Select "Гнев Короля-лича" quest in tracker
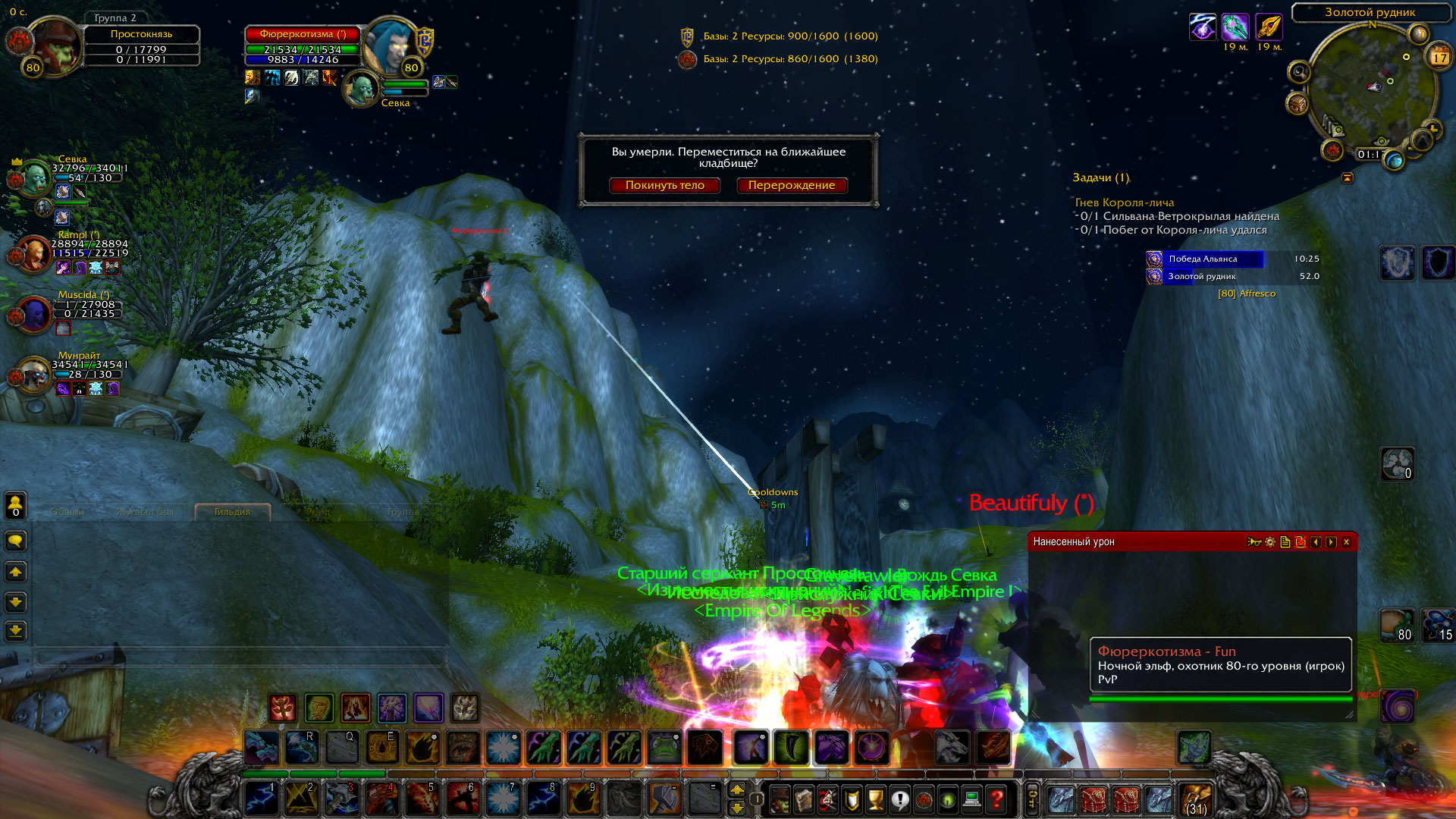The image size is (1456, 819). [x=1124, y=202]
